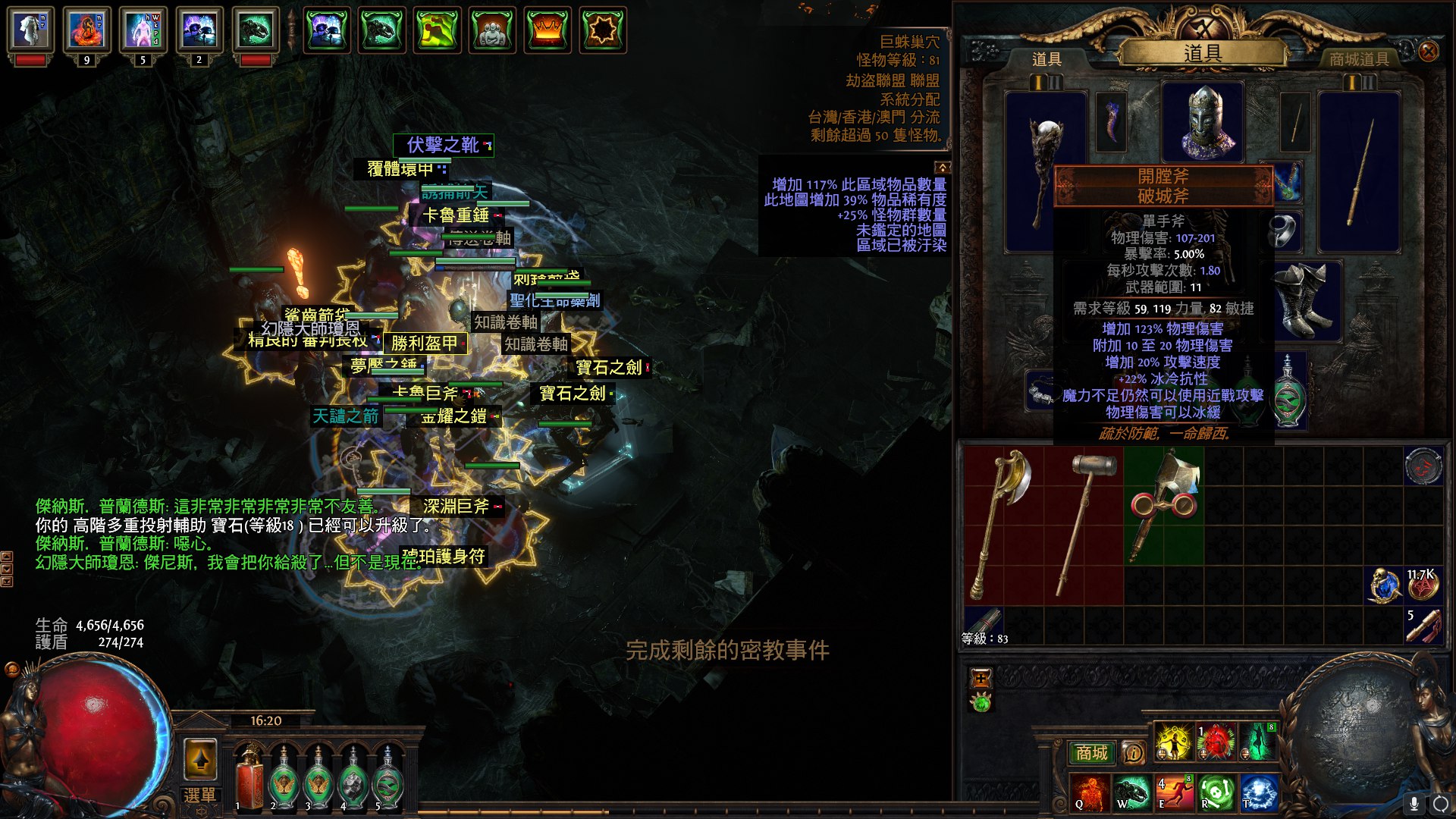Close the inventory panel
Viewport: 1456px width, 819px height.
[x=1428, y=52]
